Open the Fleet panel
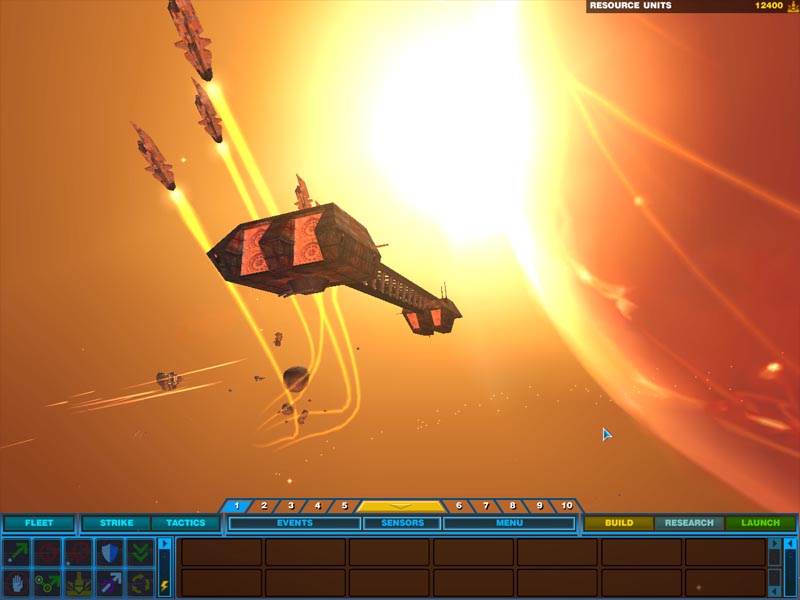 point(39,523)
